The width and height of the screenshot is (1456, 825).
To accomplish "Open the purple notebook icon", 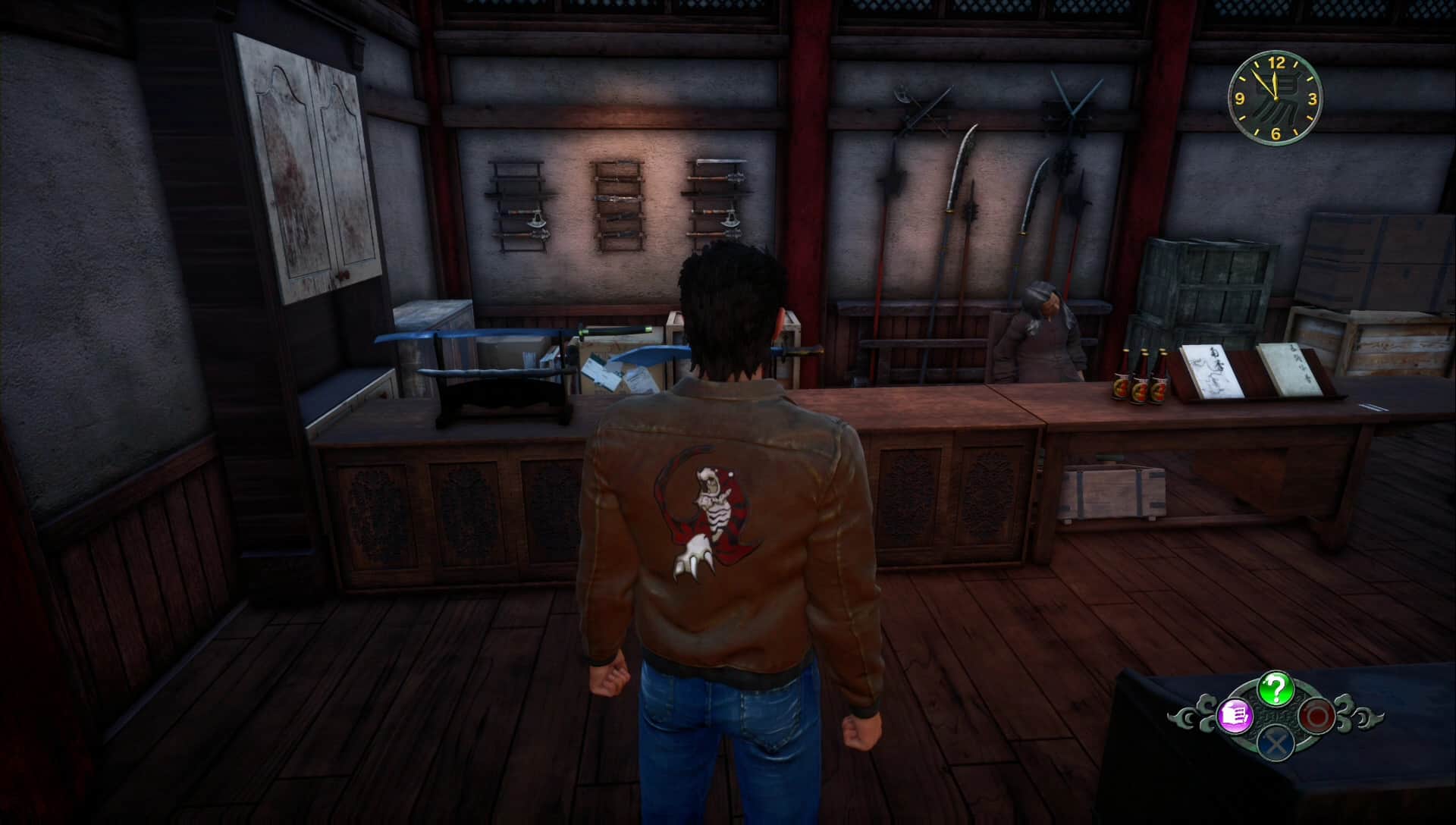I will 1234,715.
